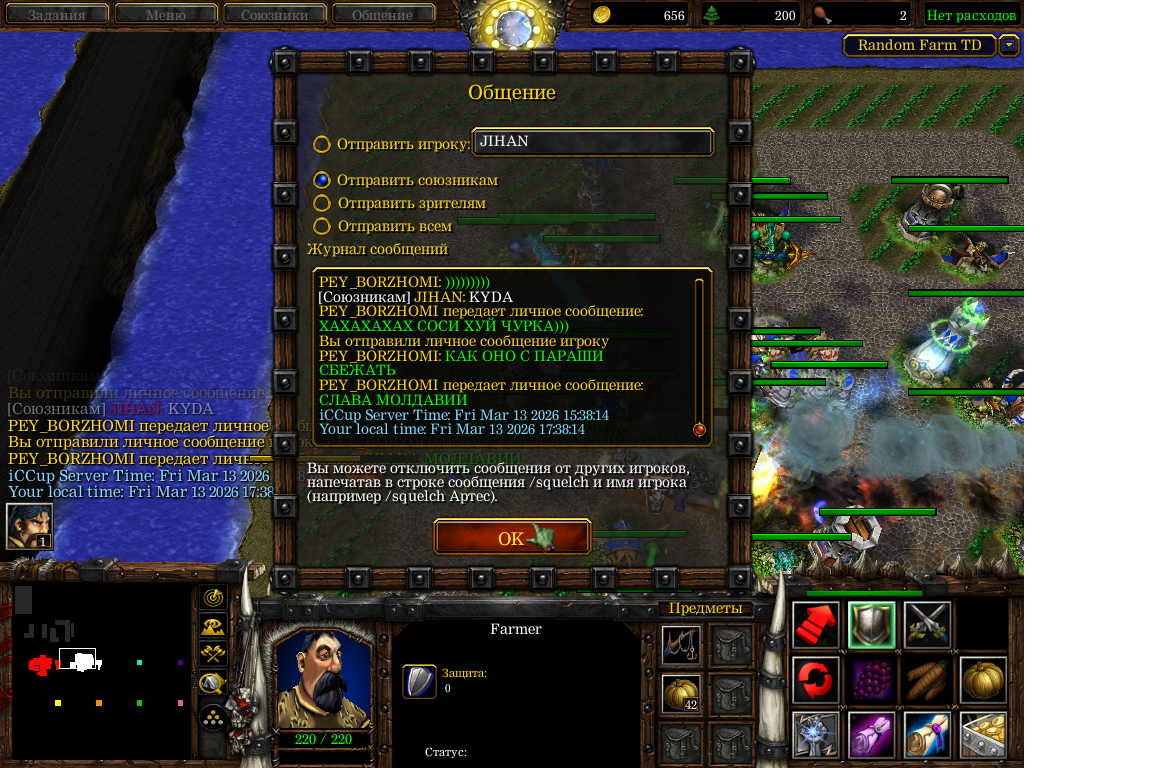Use the fishing hooks inventory item
1152x768 pixels.
pos(680,645)
